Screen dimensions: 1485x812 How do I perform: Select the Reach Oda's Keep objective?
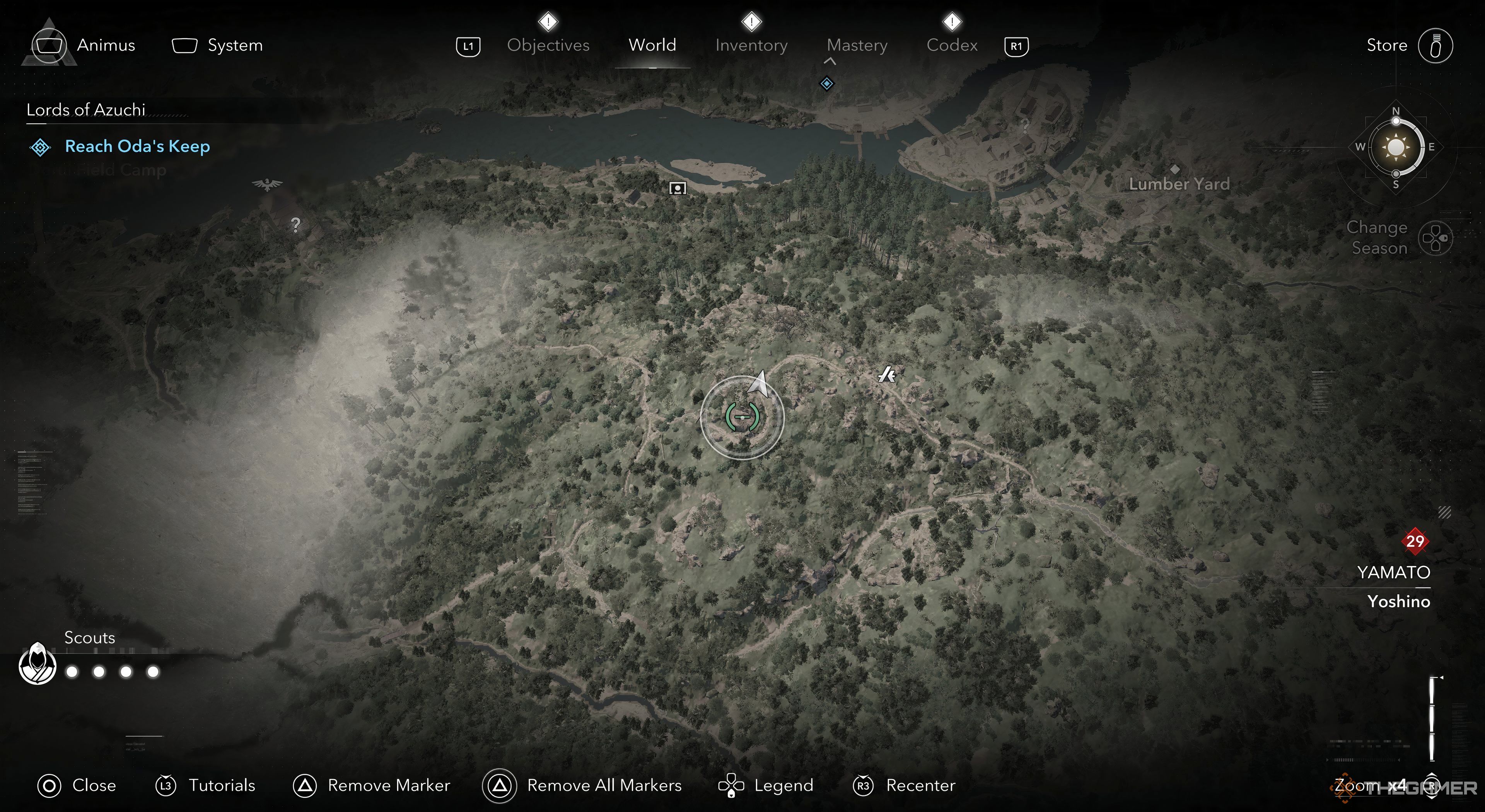(137, 147)
